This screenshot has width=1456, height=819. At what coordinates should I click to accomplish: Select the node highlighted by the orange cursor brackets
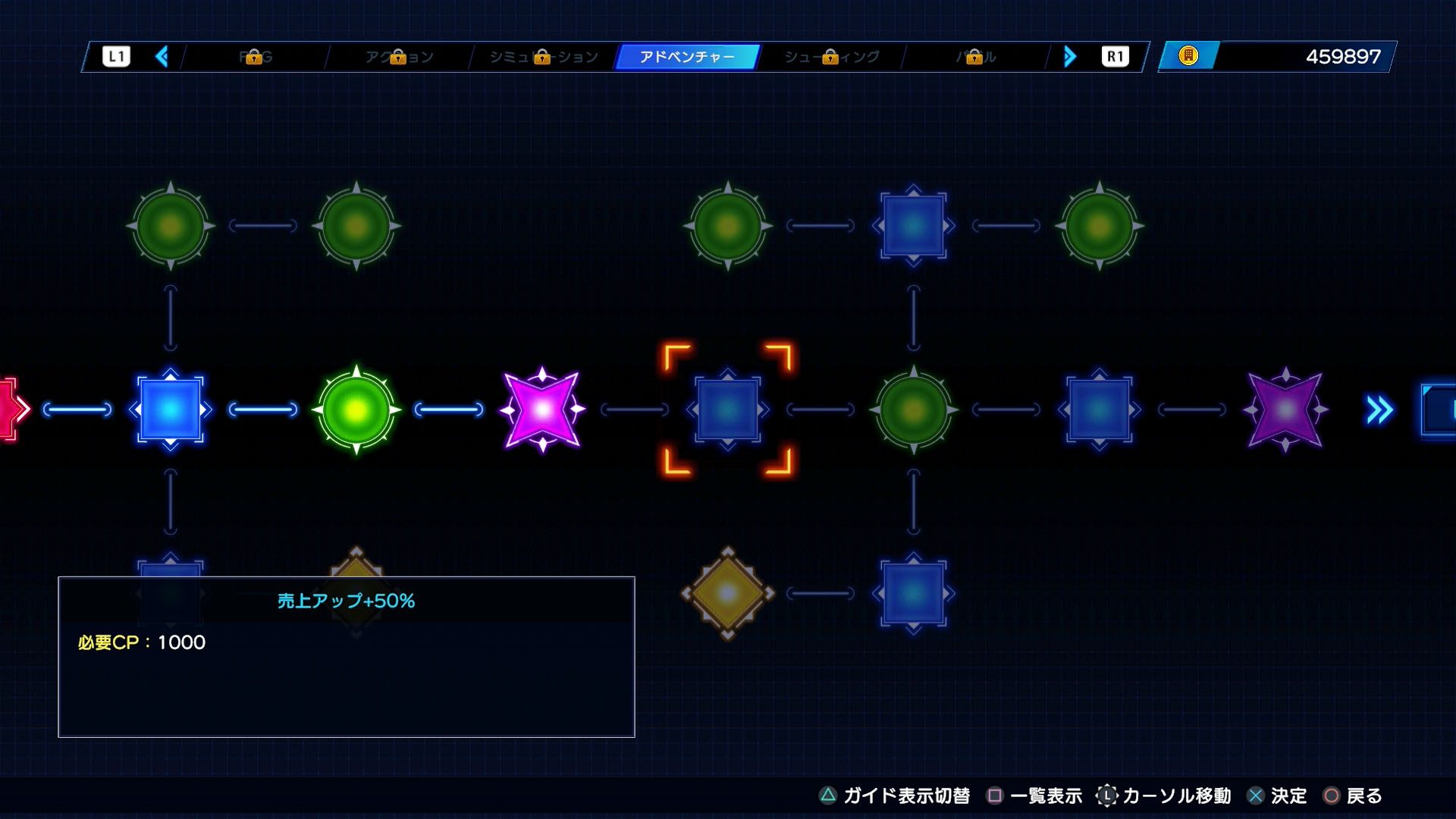click(727, 409)
